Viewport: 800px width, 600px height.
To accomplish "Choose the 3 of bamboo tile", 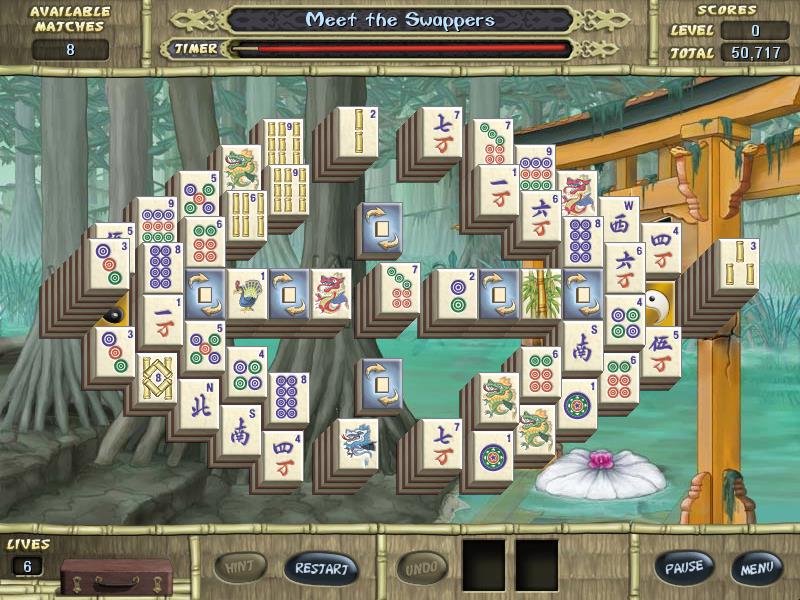I will 738,263.
